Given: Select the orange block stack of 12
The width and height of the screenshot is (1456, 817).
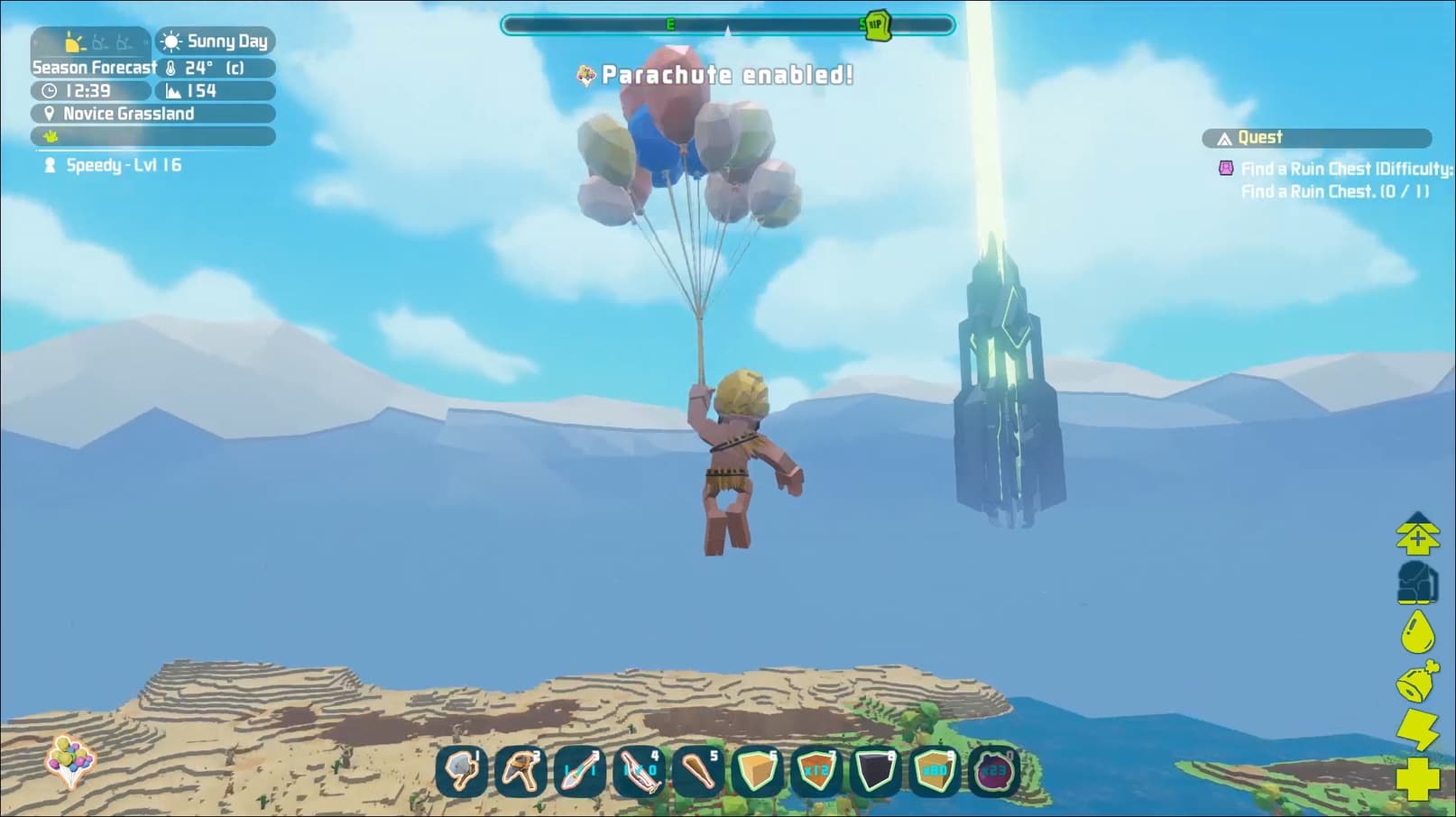Looking at the screenshot, I should [816, 771].
